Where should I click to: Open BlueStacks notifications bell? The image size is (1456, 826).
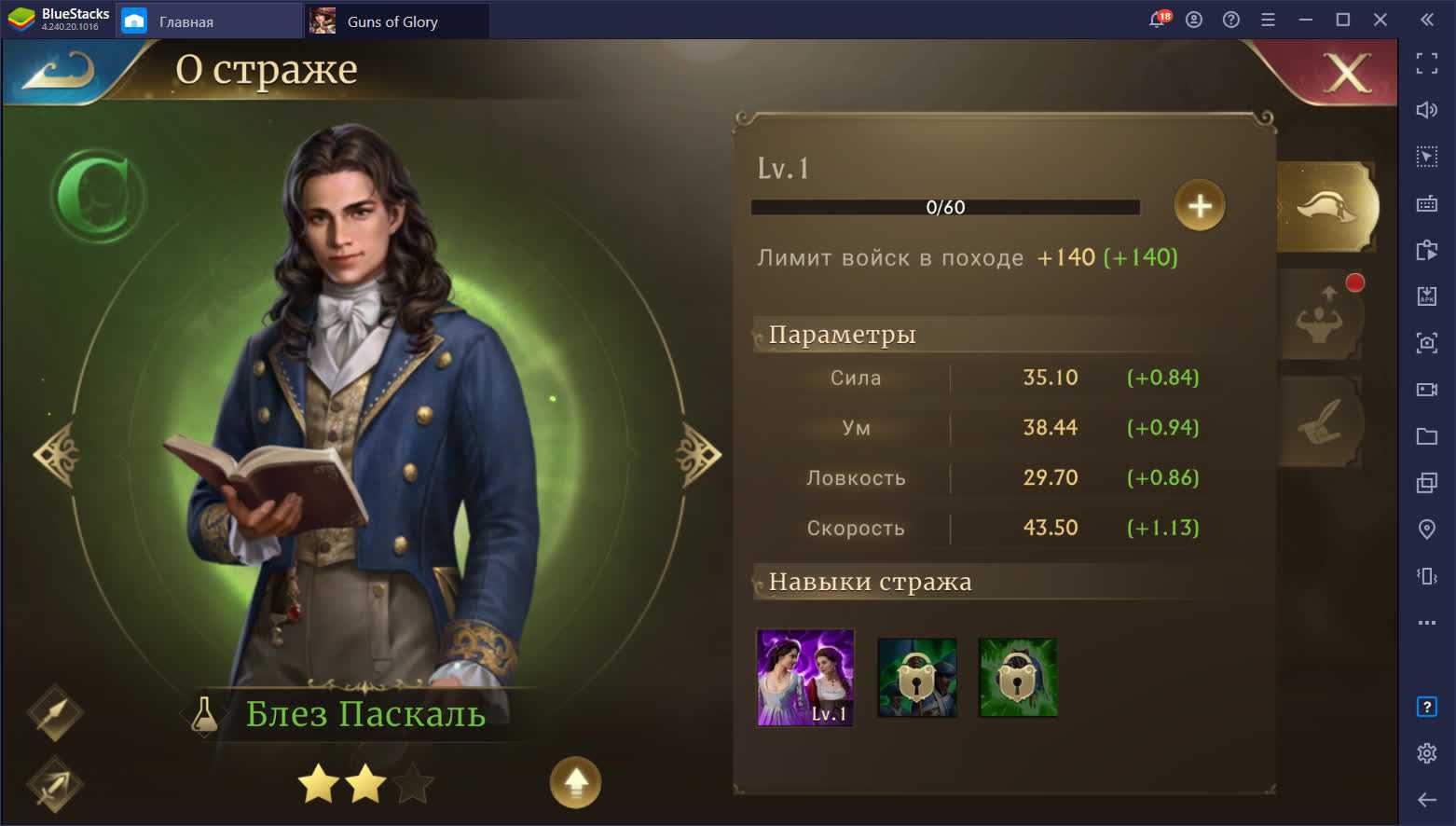point(1158,20)
